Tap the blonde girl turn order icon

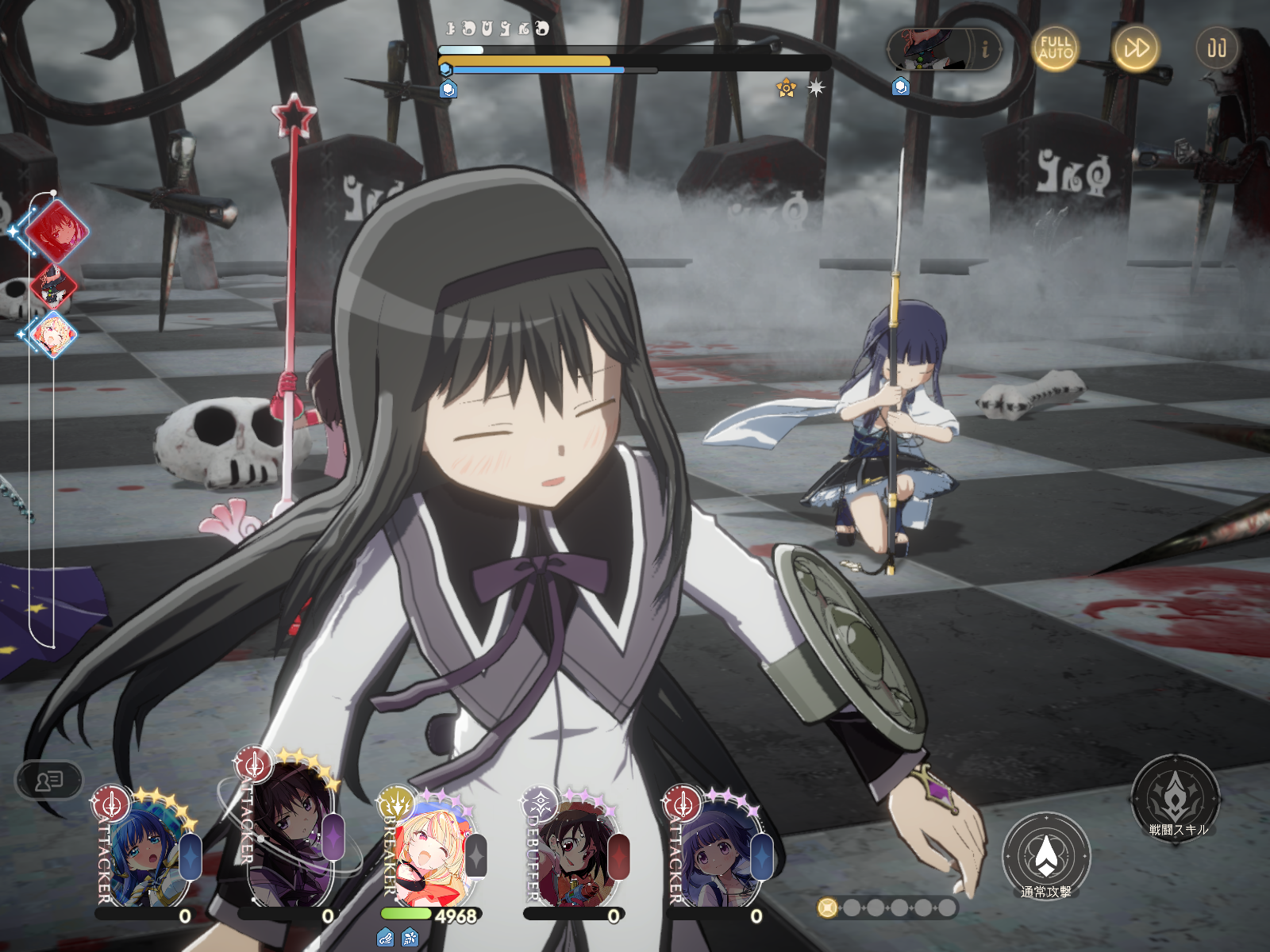53,334
